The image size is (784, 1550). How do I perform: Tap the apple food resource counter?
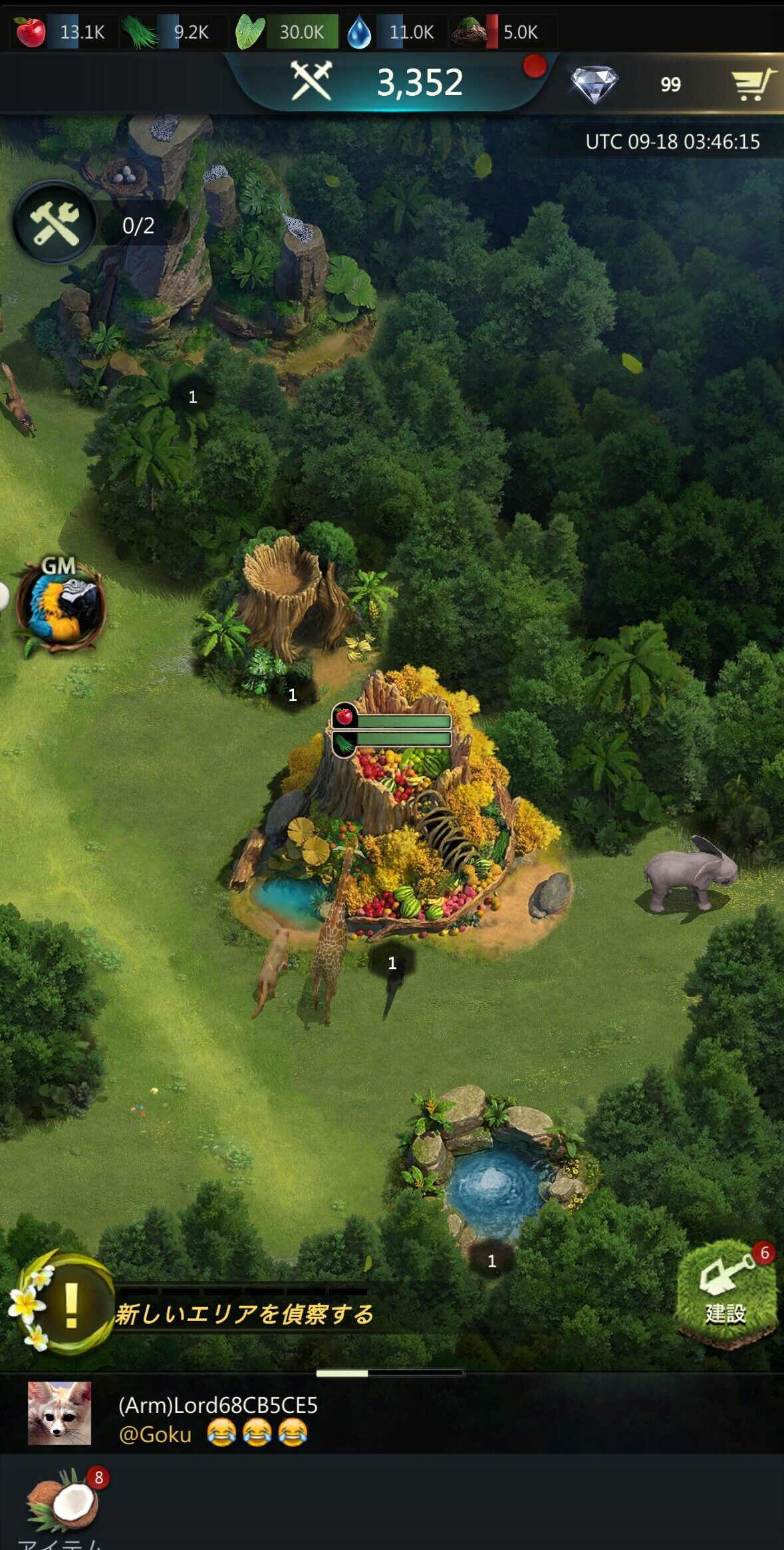[62, 32]
